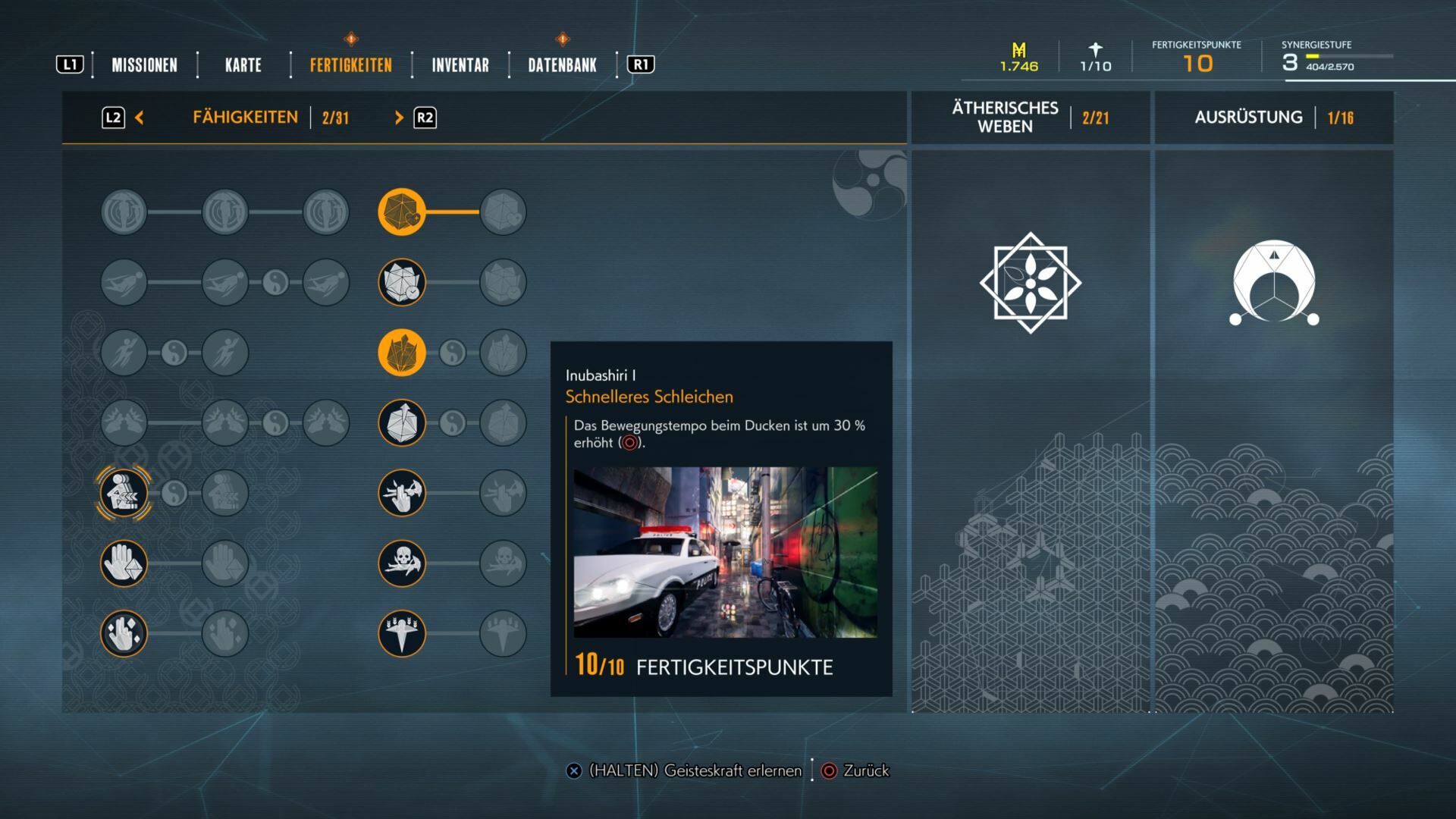This screenshot has width=1456, height=819.
Task: Open the Missionen tab
Action: point(144,65)
